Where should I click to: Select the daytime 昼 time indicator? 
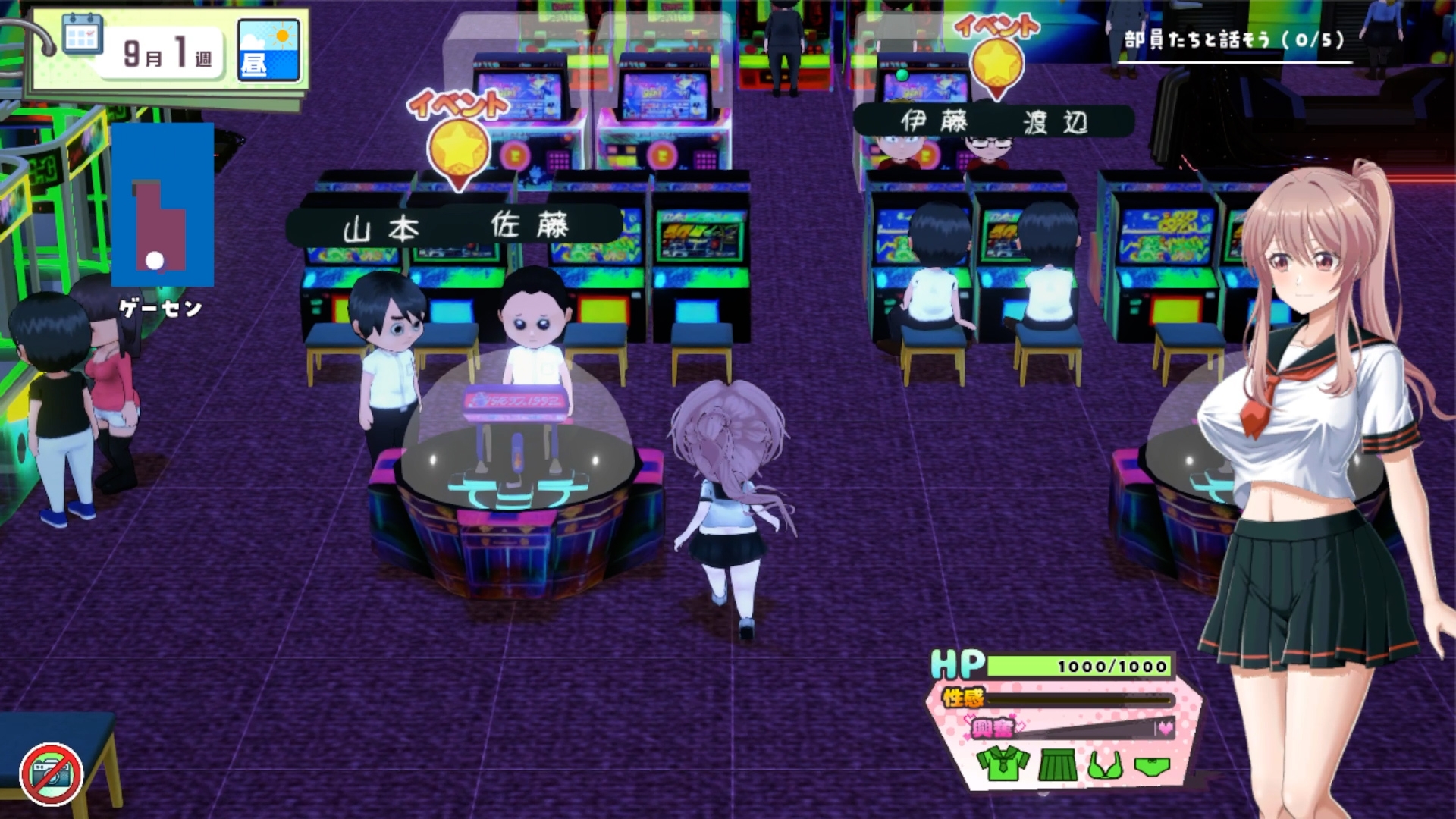[268, 50]
